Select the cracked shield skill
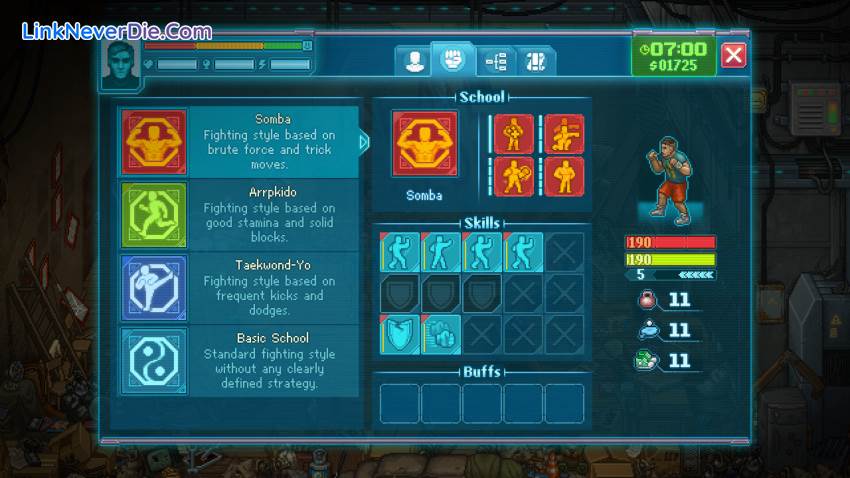The width and height of the screenshot is (850, 478). tap(400, 334)
